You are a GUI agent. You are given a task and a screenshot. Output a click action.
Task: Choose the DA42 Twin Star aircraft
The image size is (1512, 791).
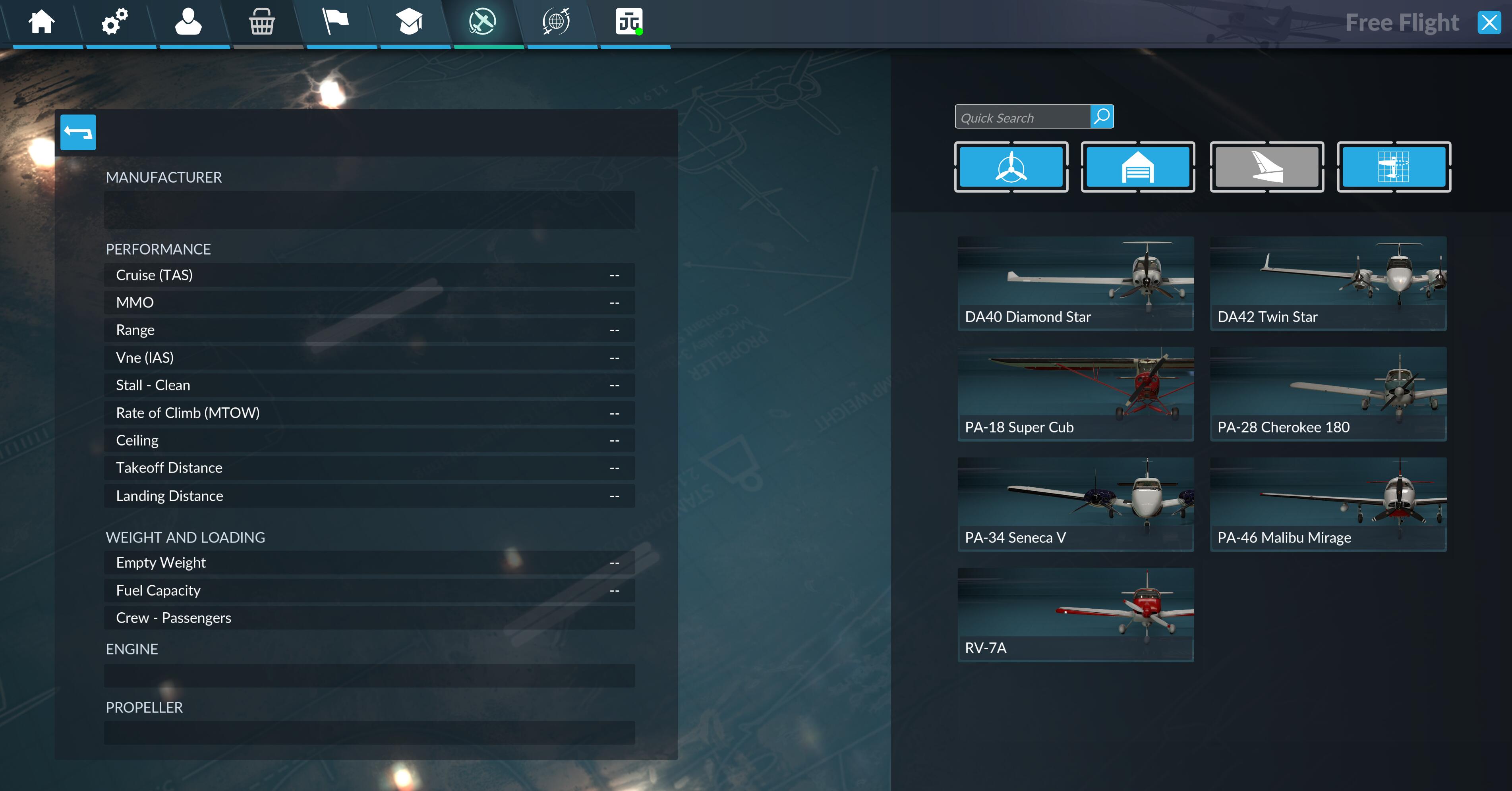[1328, 284]
